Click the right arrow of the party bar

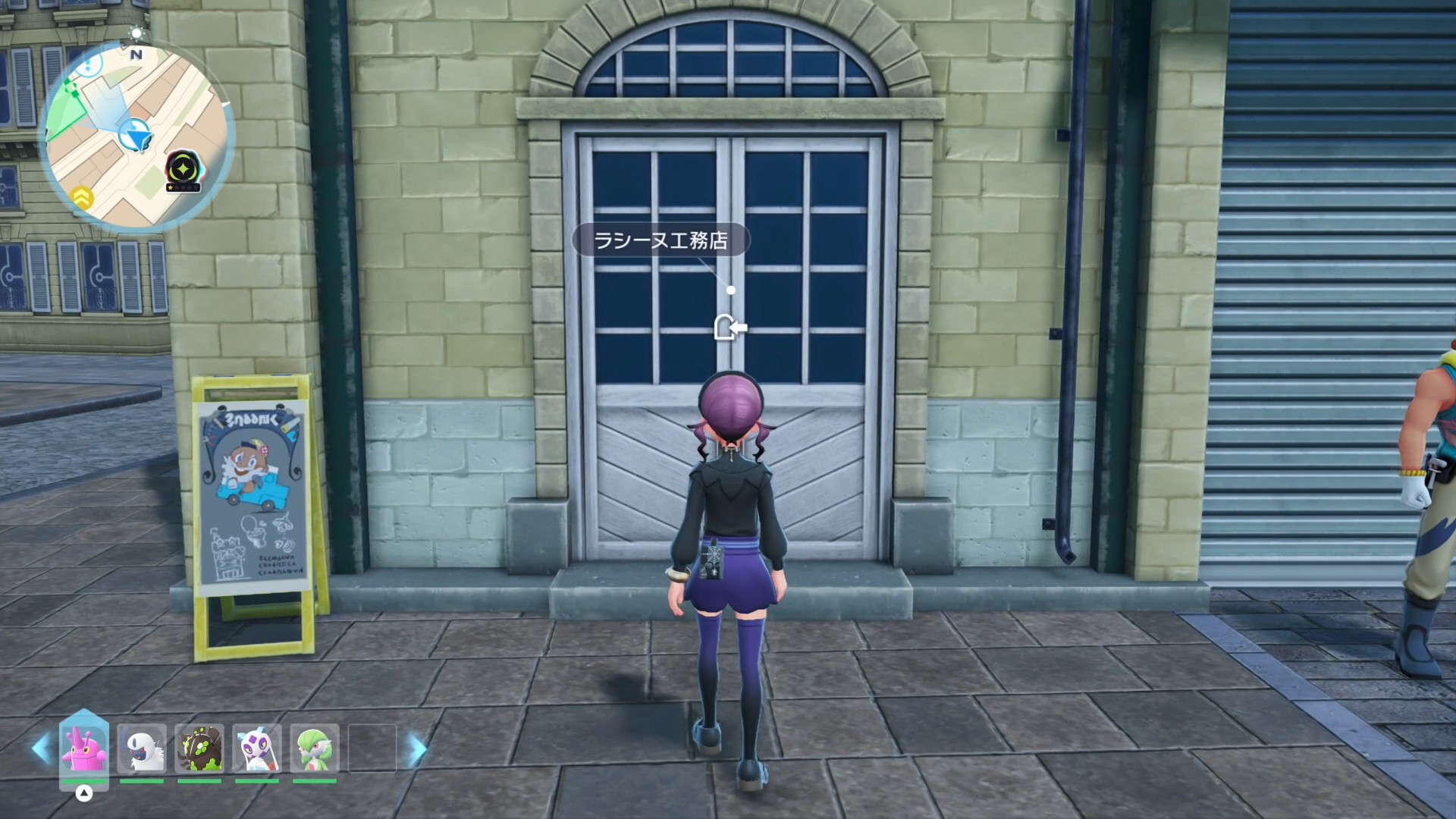pyautogui.click(x=417, y=750)
